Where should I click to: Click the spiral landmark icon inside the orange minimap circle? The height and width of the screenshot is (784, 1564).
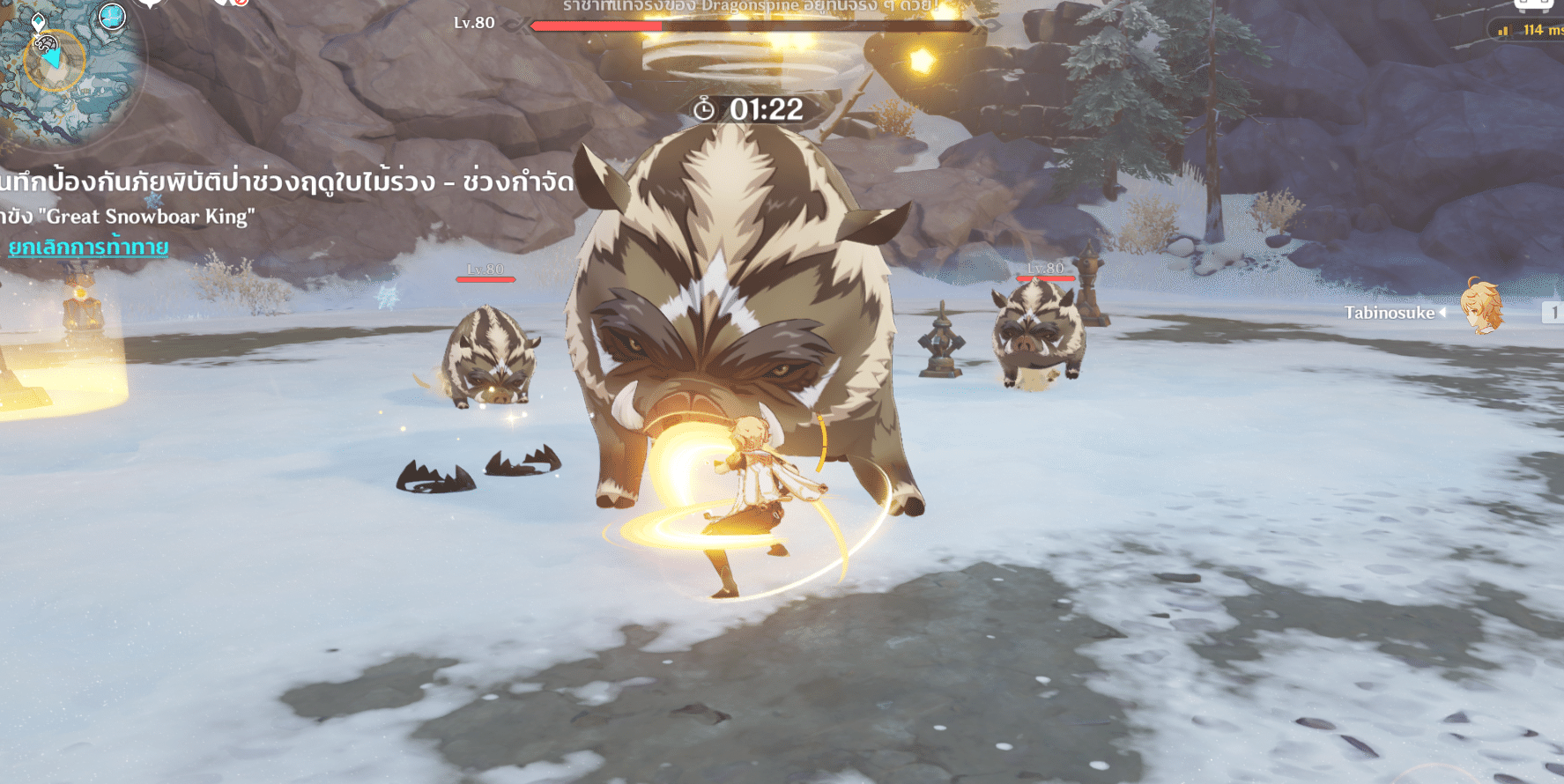(46, 43)
